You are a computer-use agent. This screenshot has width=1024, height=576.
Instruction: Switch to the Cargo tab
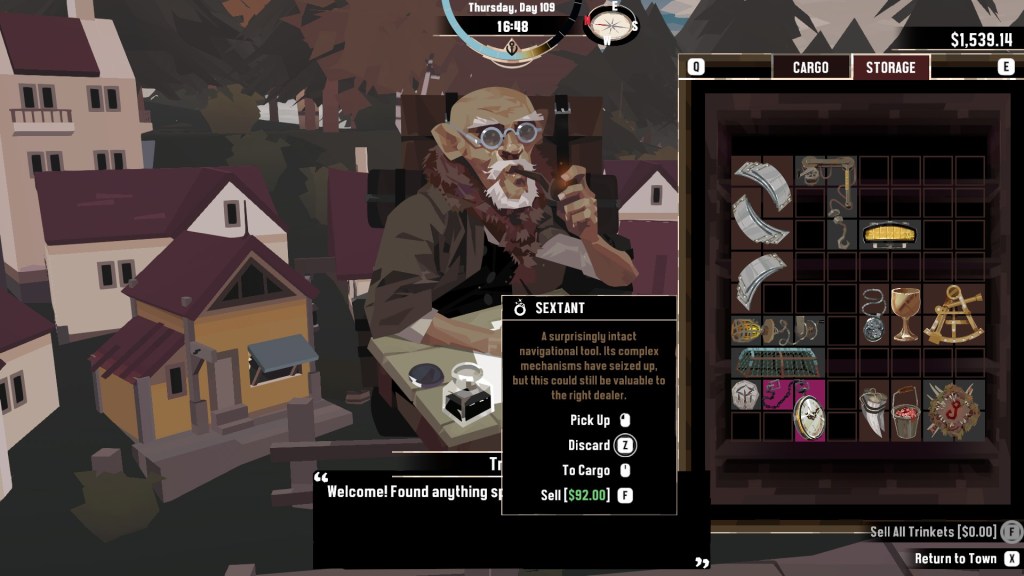(x=810, y=67)
